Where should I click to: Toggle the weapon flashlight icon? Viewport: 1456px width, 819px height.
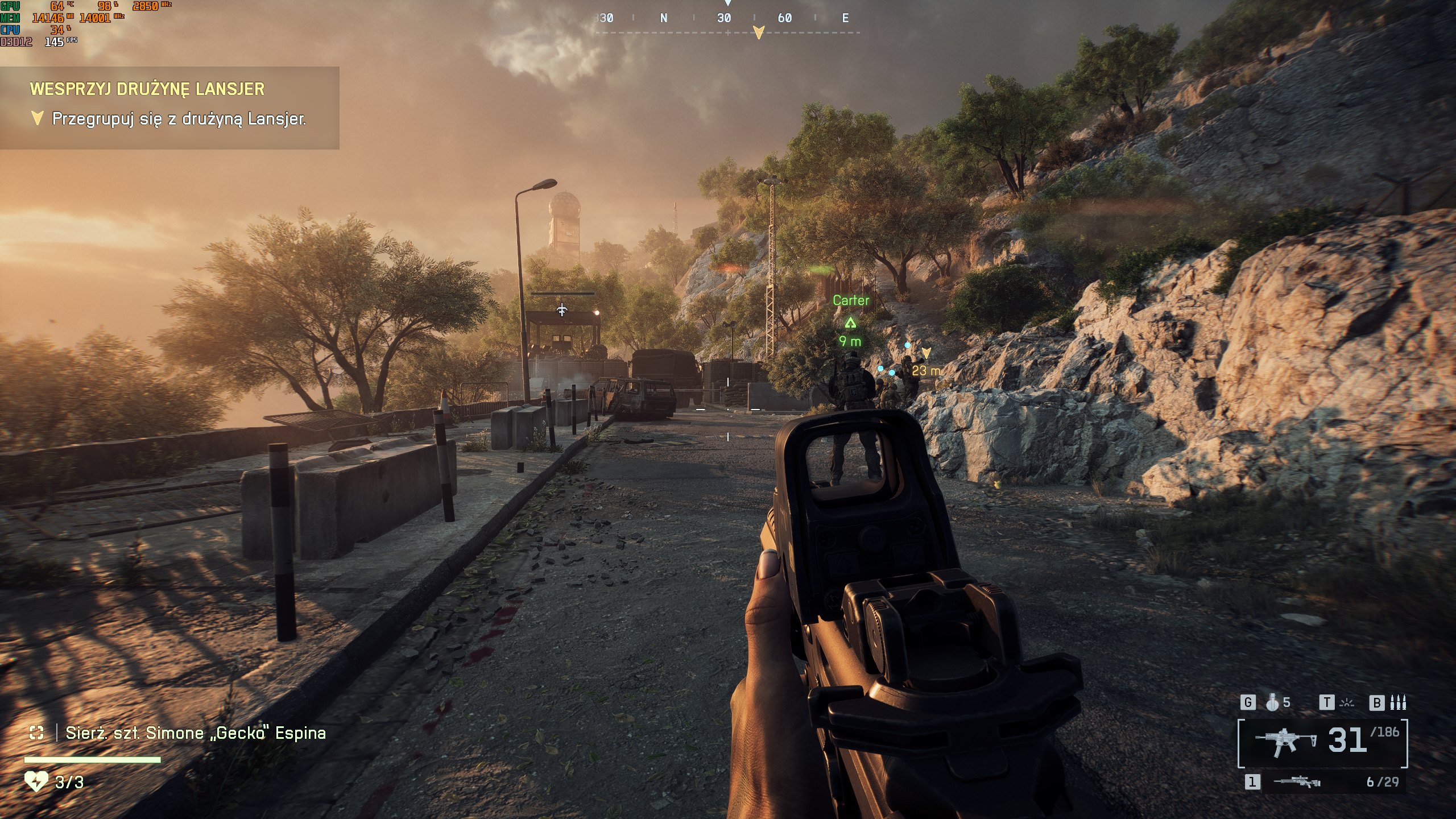pyautogui.click(x=1346, y=703)
